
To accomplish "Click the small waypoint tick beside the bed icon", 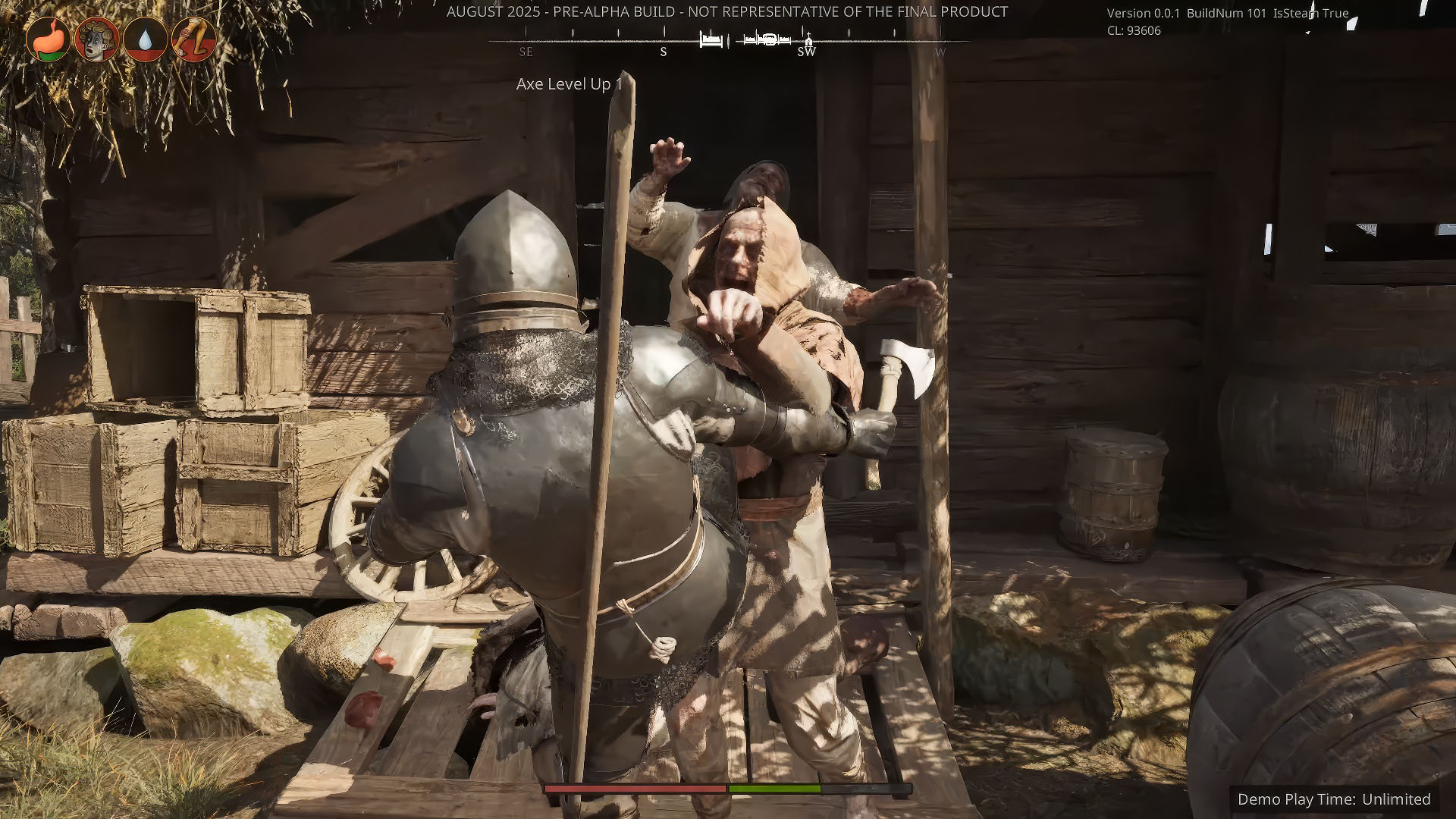I will click(x=730, y=39).
